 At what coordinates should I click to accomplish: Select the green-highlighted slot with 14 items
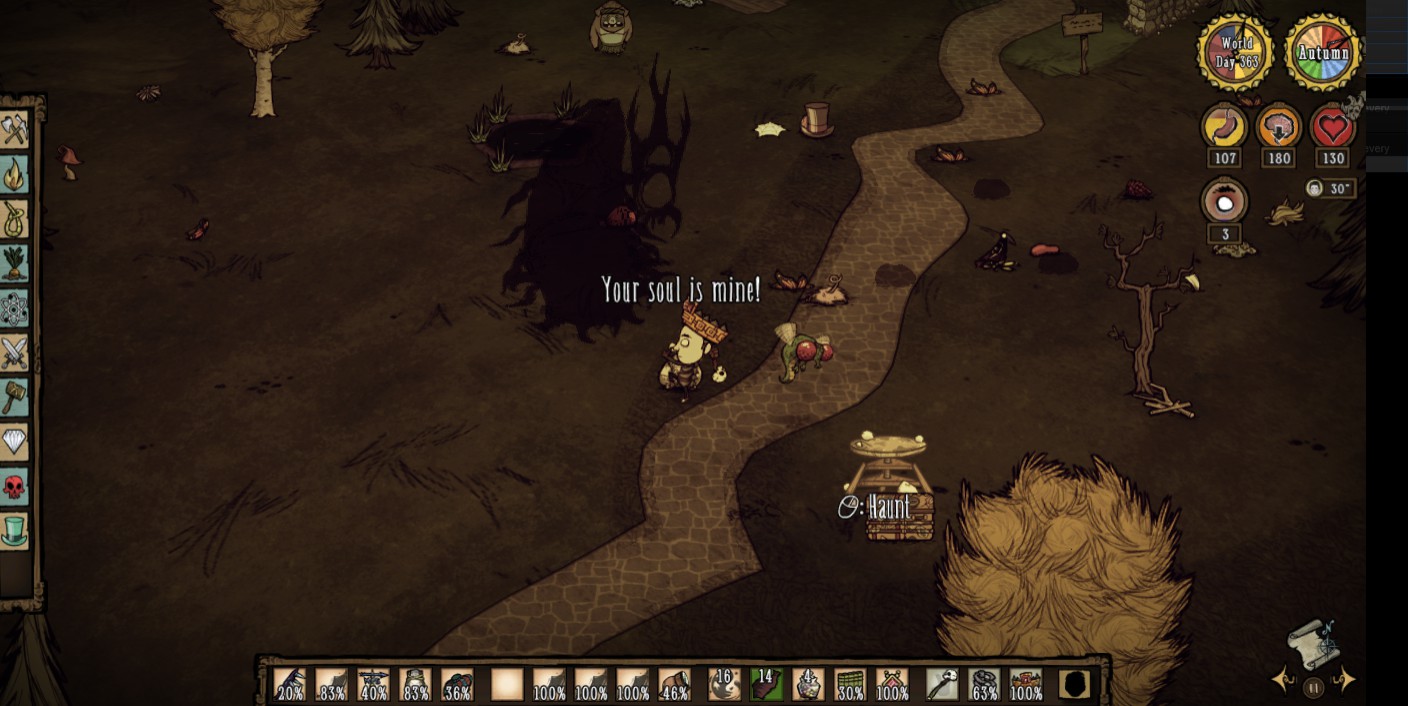tap(766, 684)
